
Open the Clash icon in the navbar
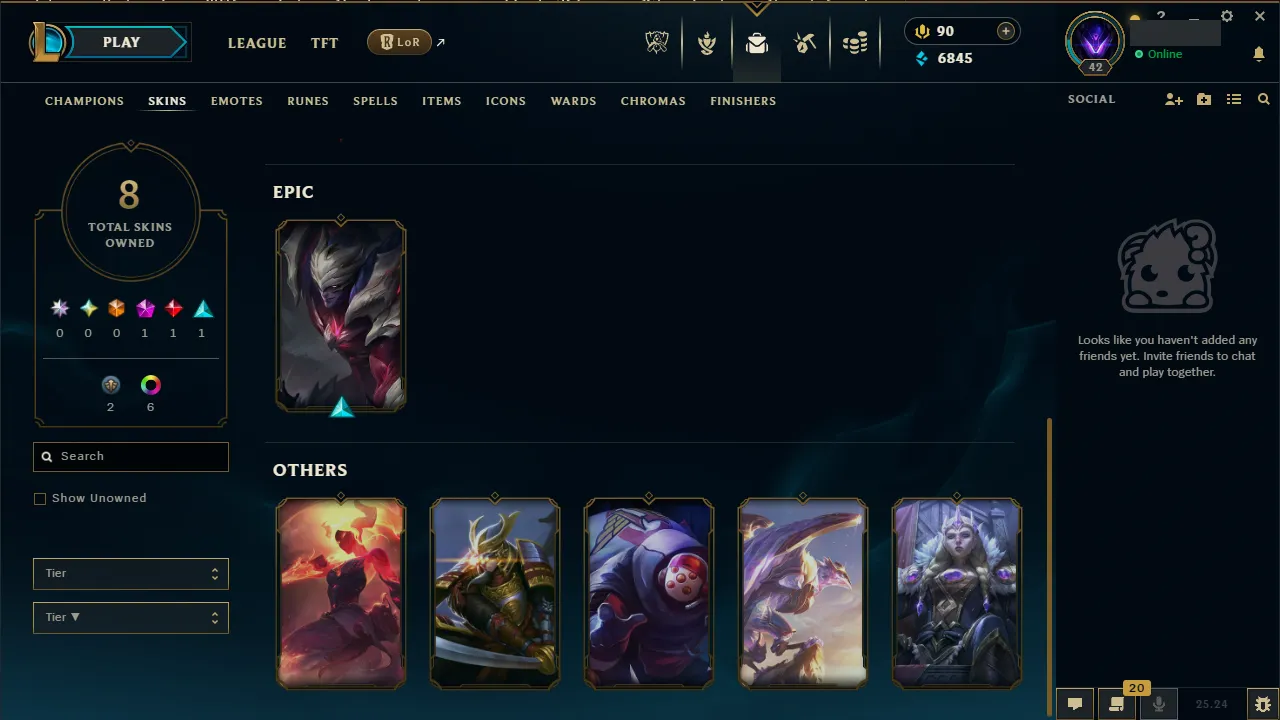[707, 42]
